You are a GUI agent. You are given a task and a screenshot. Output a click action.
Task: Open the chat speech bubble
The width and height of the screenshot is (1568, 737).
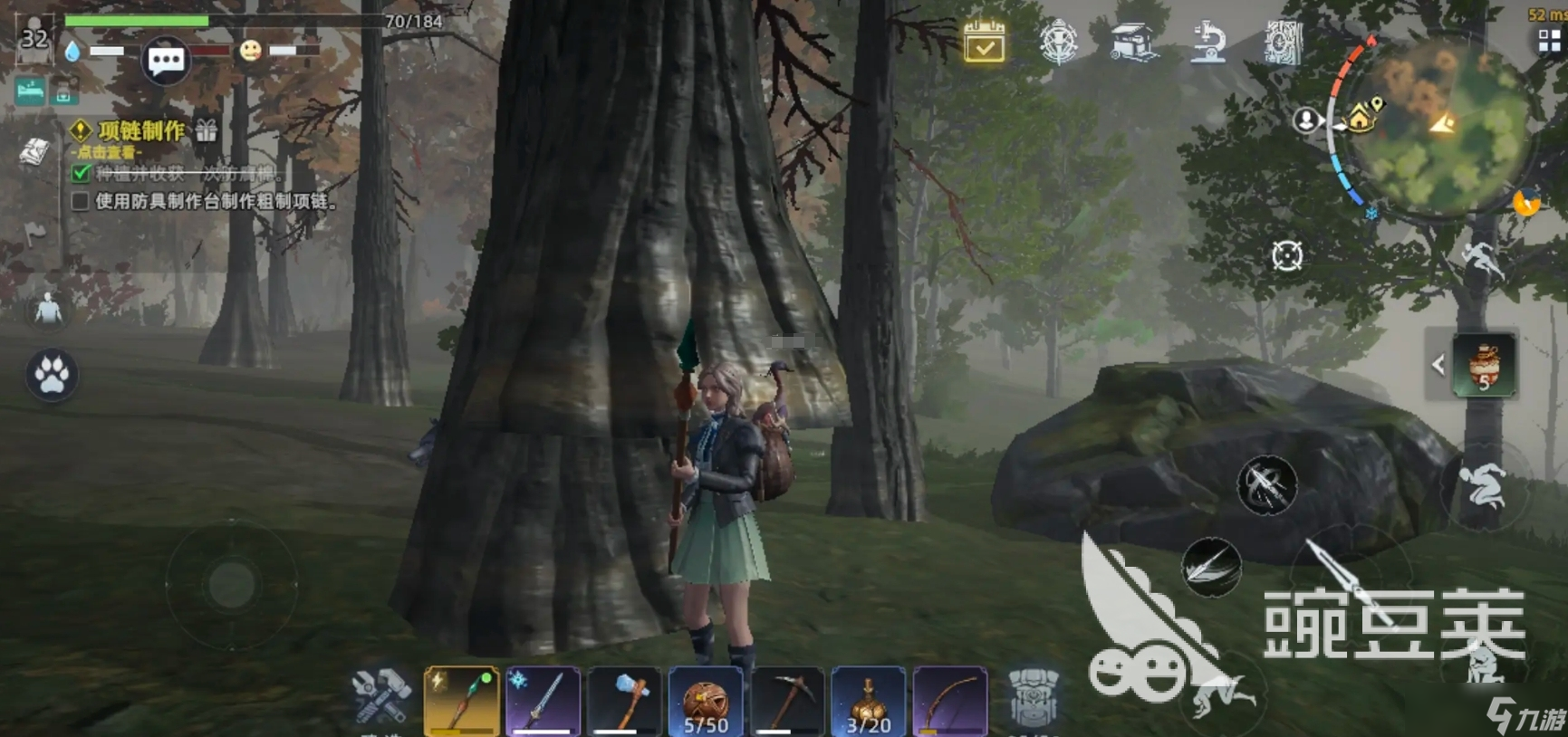coord(166,61)
